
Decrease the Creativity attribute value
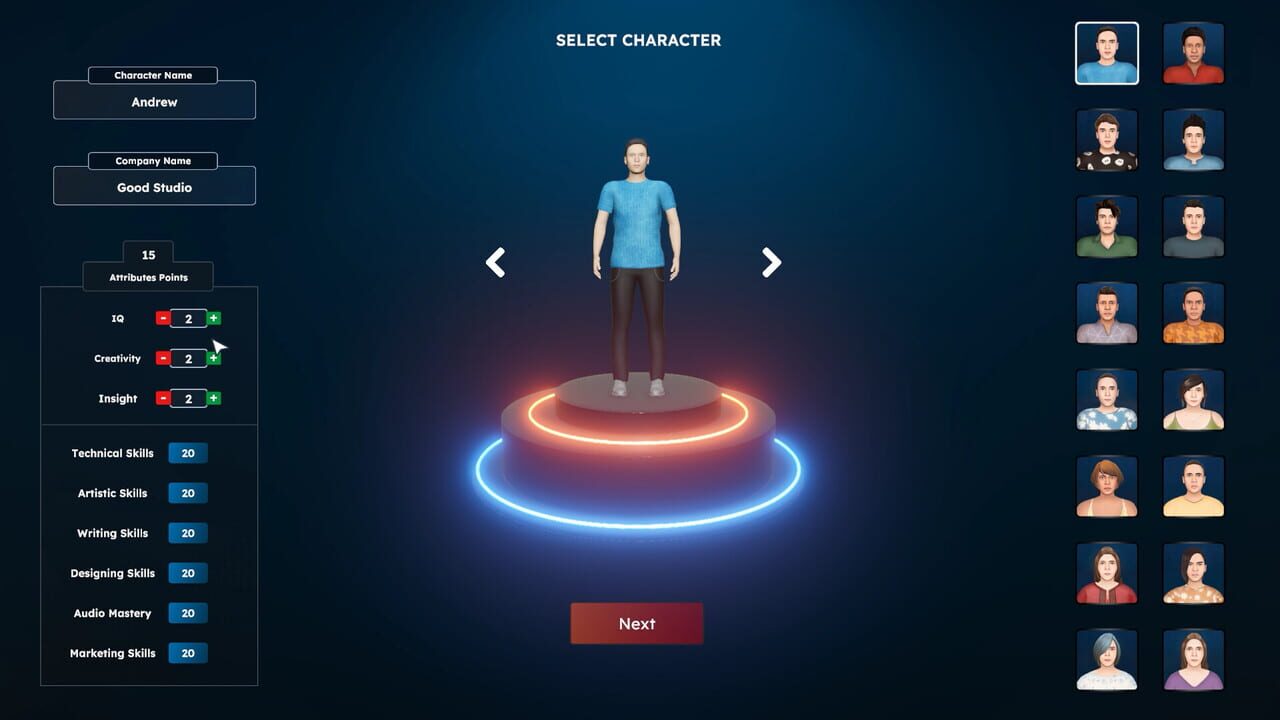coord(162,358)
